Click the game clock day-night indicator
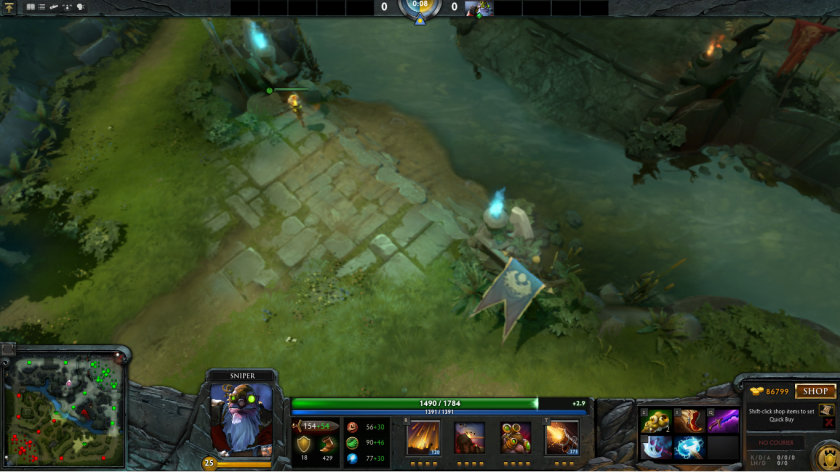 (419, 8)
